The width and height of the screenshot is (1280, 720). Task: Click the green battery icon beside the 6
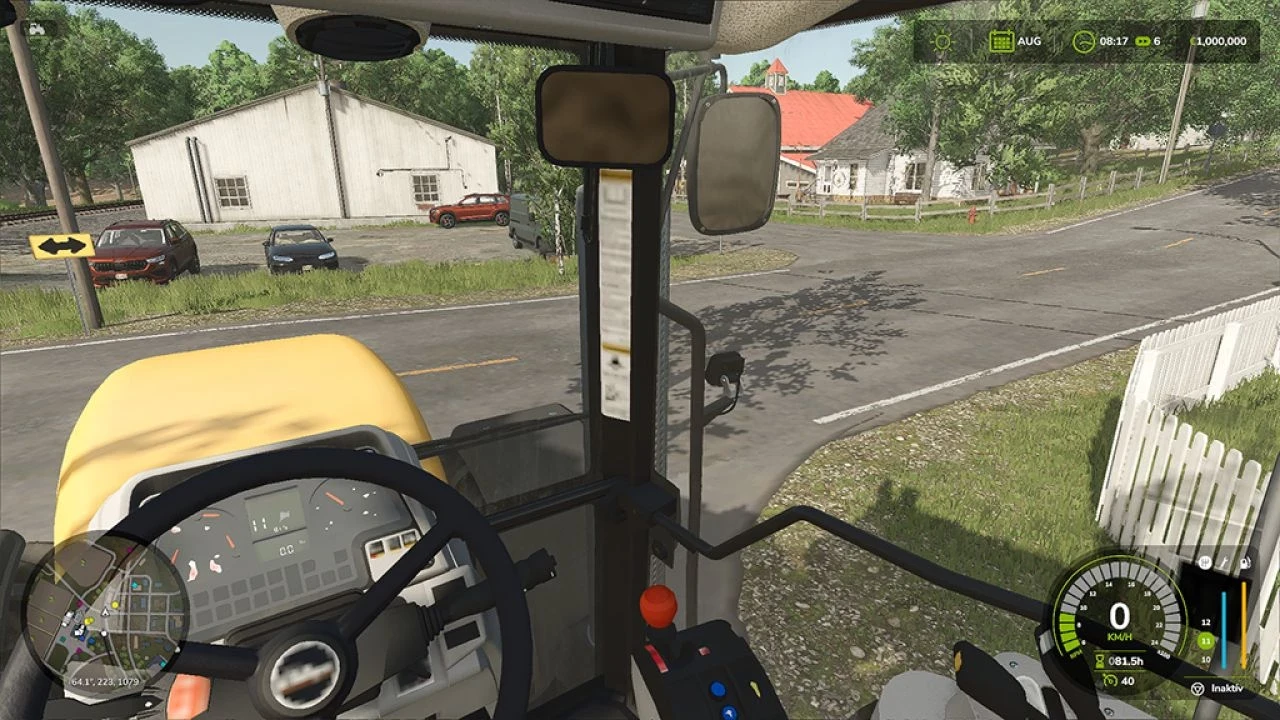point(1143,41)
